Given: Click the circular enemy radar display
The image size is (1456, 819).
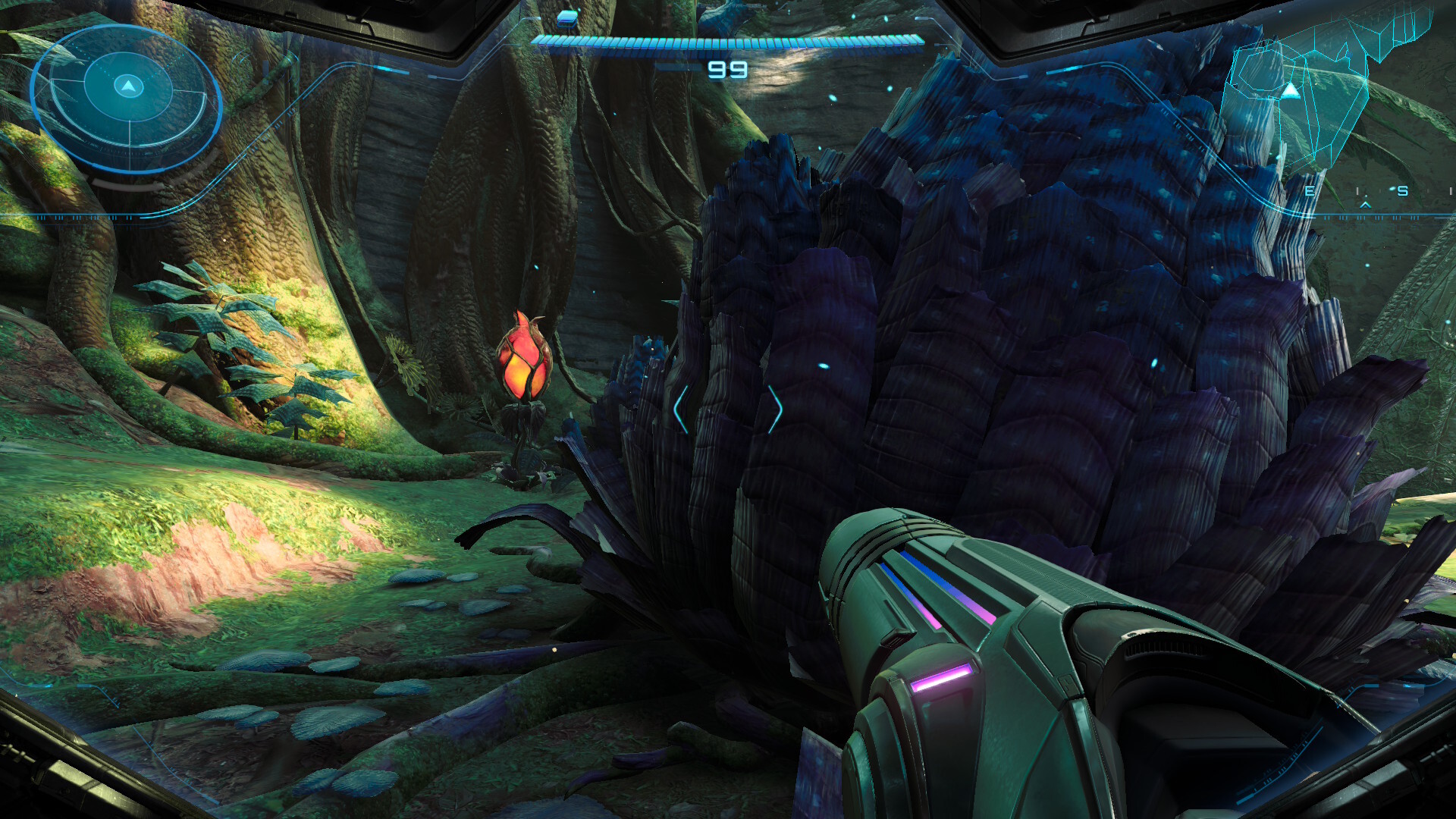Looking at the screenshot, I should click(127, 99).
